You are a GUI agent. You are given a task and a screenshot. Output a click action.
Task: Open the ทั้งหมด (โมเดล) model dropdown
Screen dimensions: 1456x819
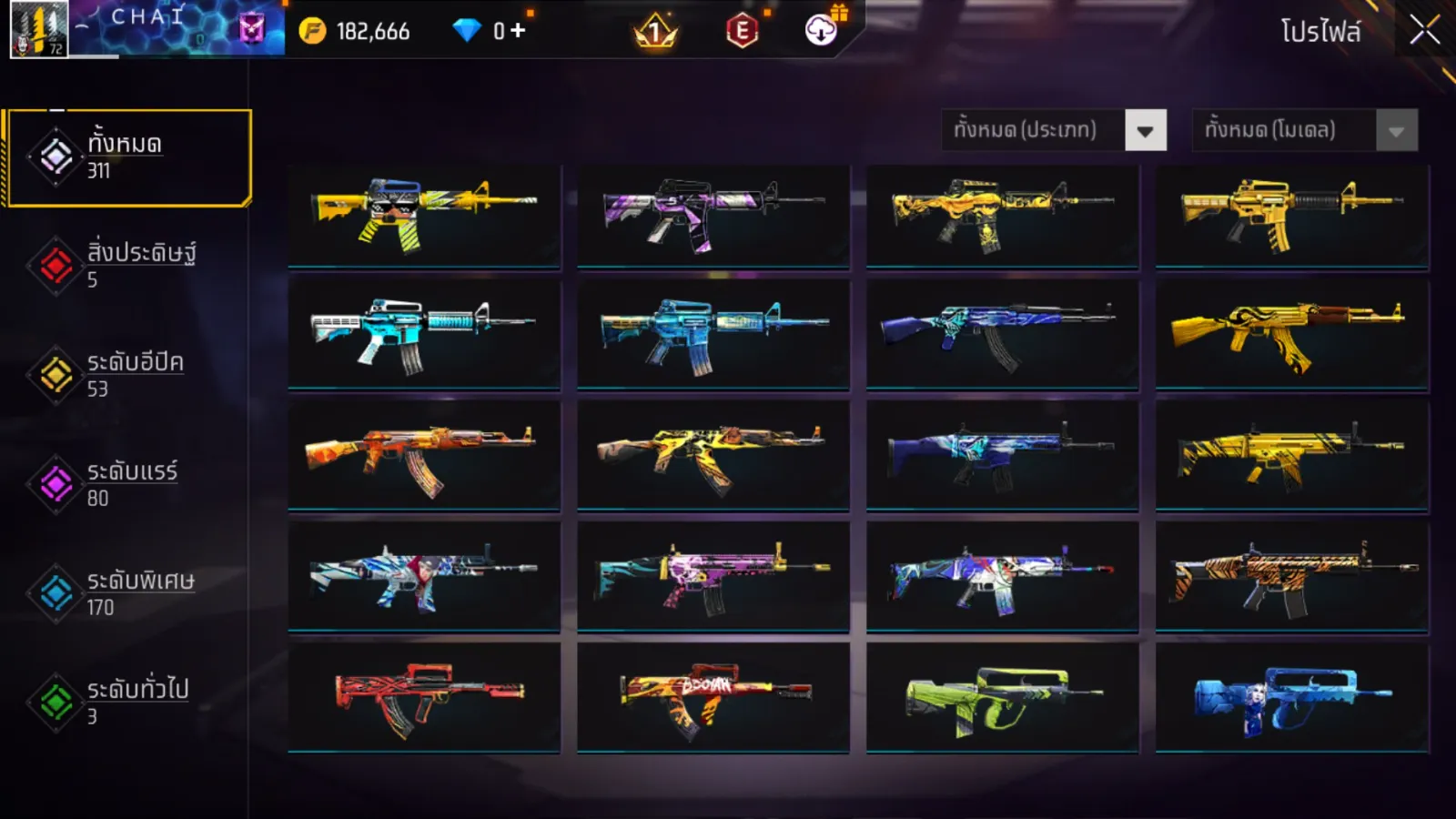(x=1396, y=131)
